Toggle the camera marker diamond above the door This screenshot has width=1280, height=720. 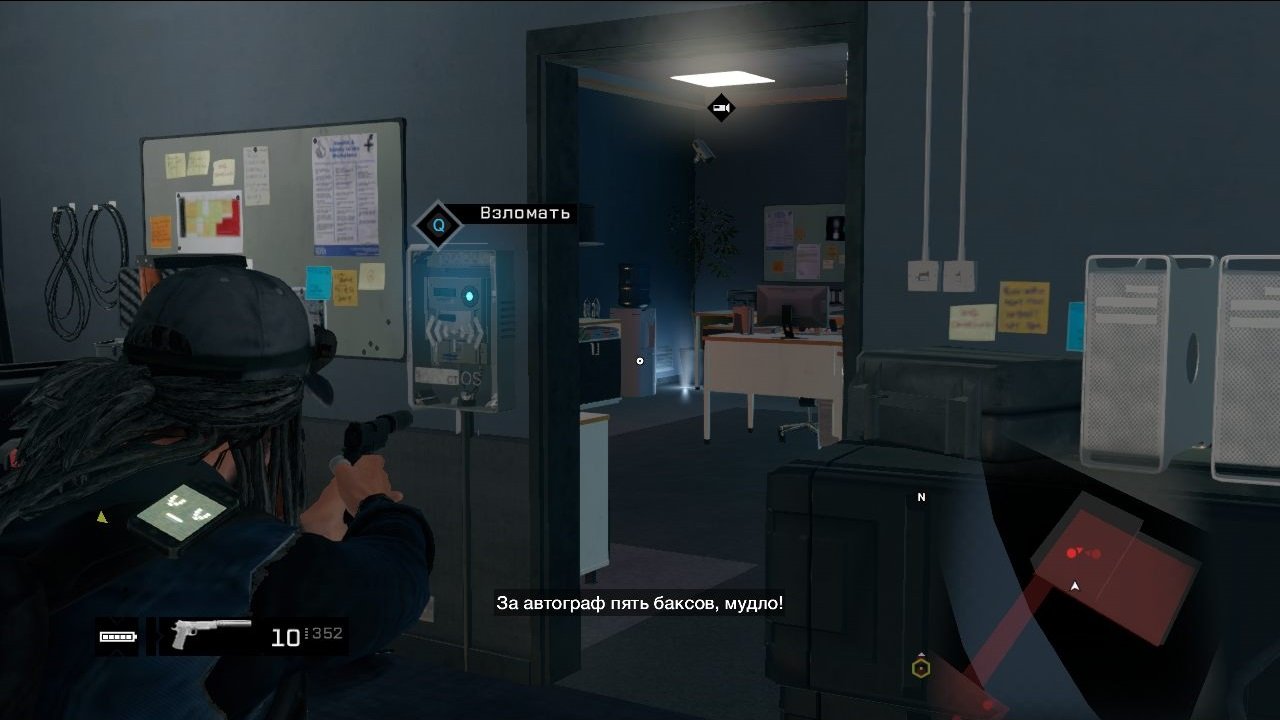722,106
